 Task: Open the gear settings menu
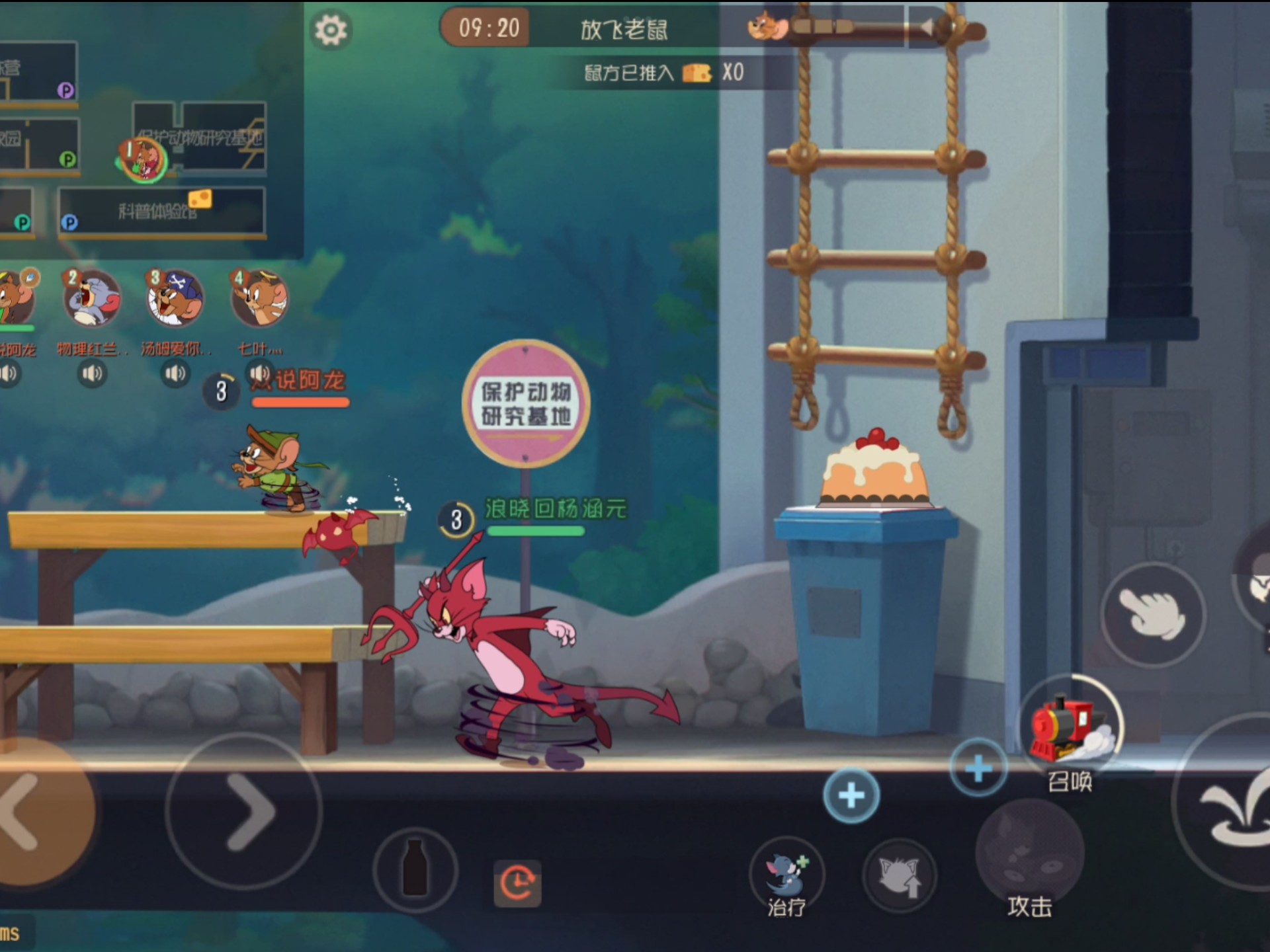click(331, 30)
